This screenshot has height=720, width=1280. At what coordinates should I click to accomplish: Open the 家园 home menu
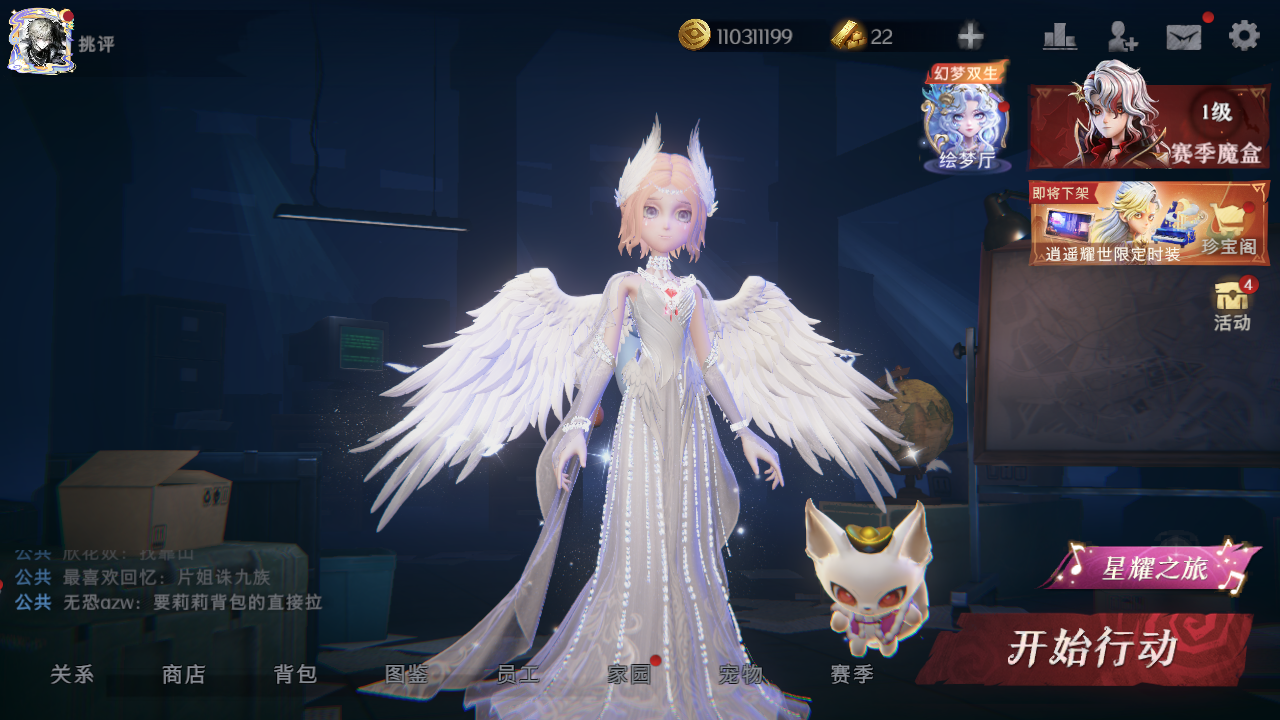pyautogui.click(x=629, y=675)
